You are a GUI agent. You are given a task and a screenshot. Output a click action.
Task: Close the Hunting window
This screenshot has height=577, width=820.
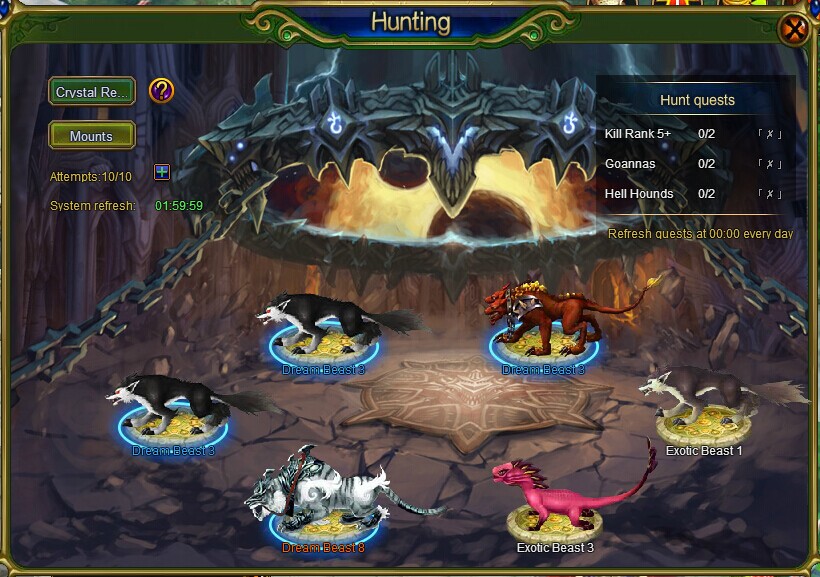(x=795, y=30)
